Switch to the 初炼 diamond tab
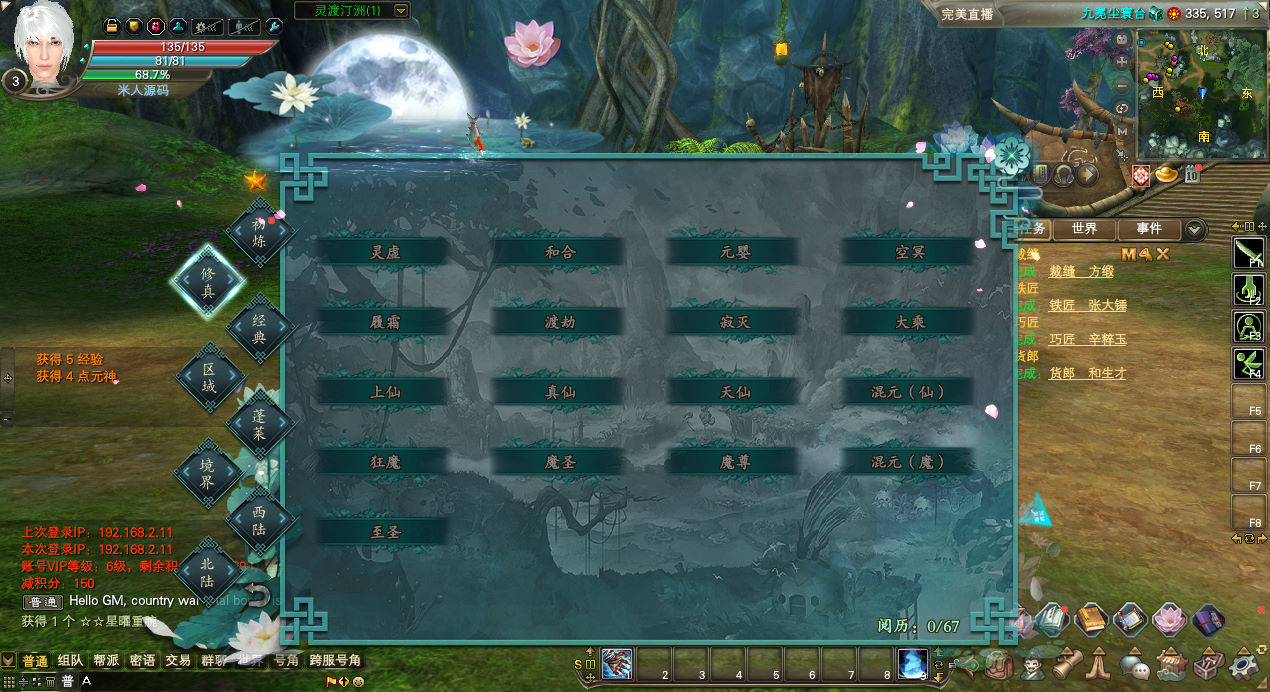 (260, 233)
